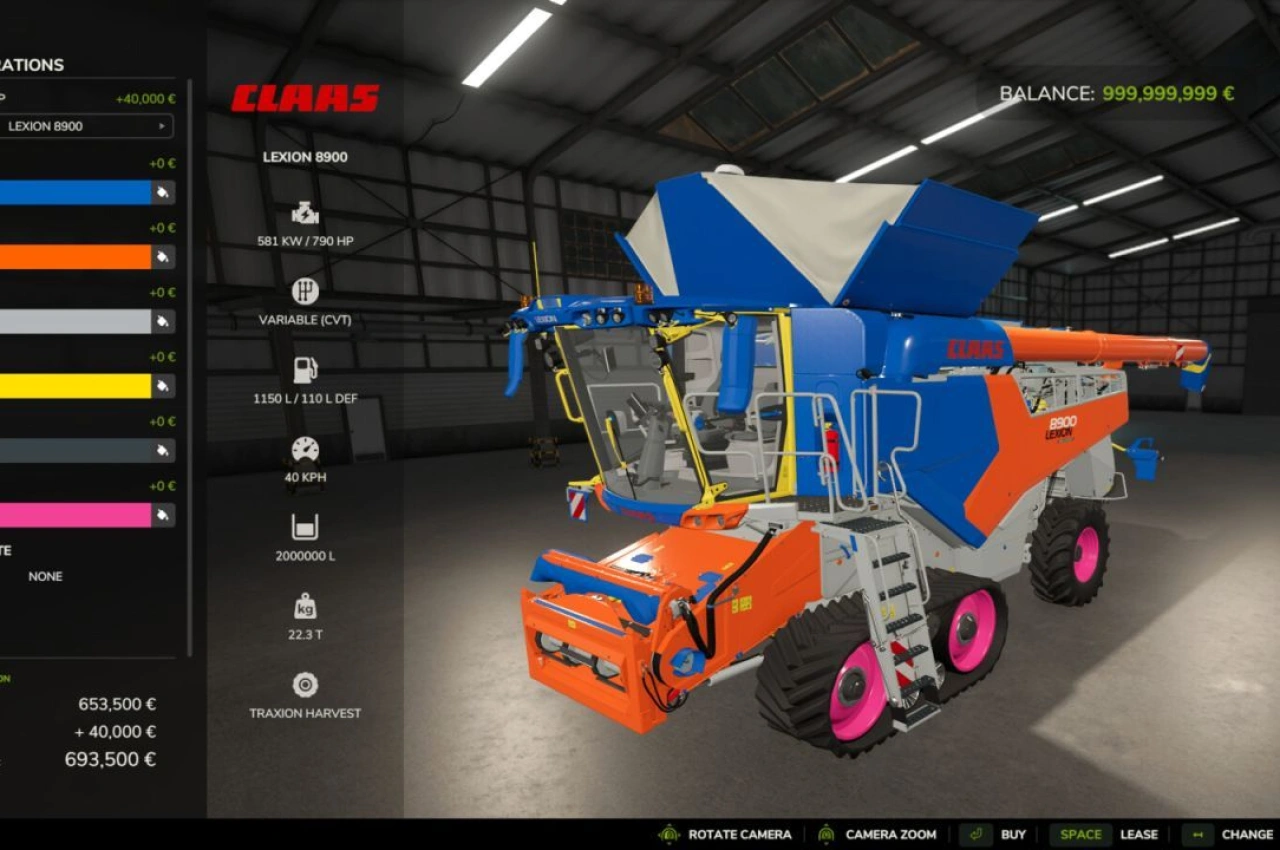Click the Camera Zoom controller icon
Screen dimensions: 1280x850
pyautogui.click(x=825, y=833)
